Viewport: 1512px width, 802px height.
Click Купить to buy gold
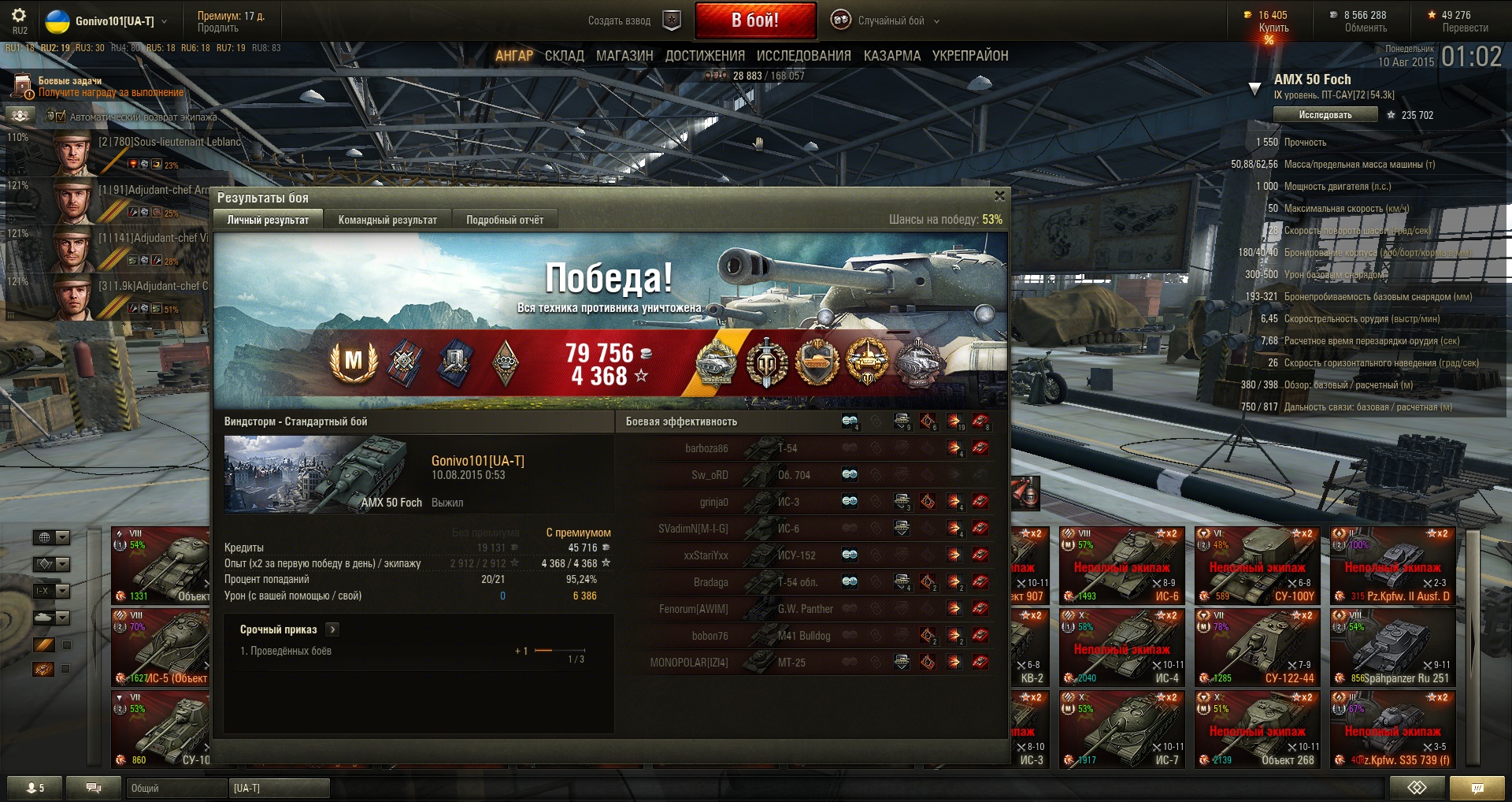point(1273,28)
